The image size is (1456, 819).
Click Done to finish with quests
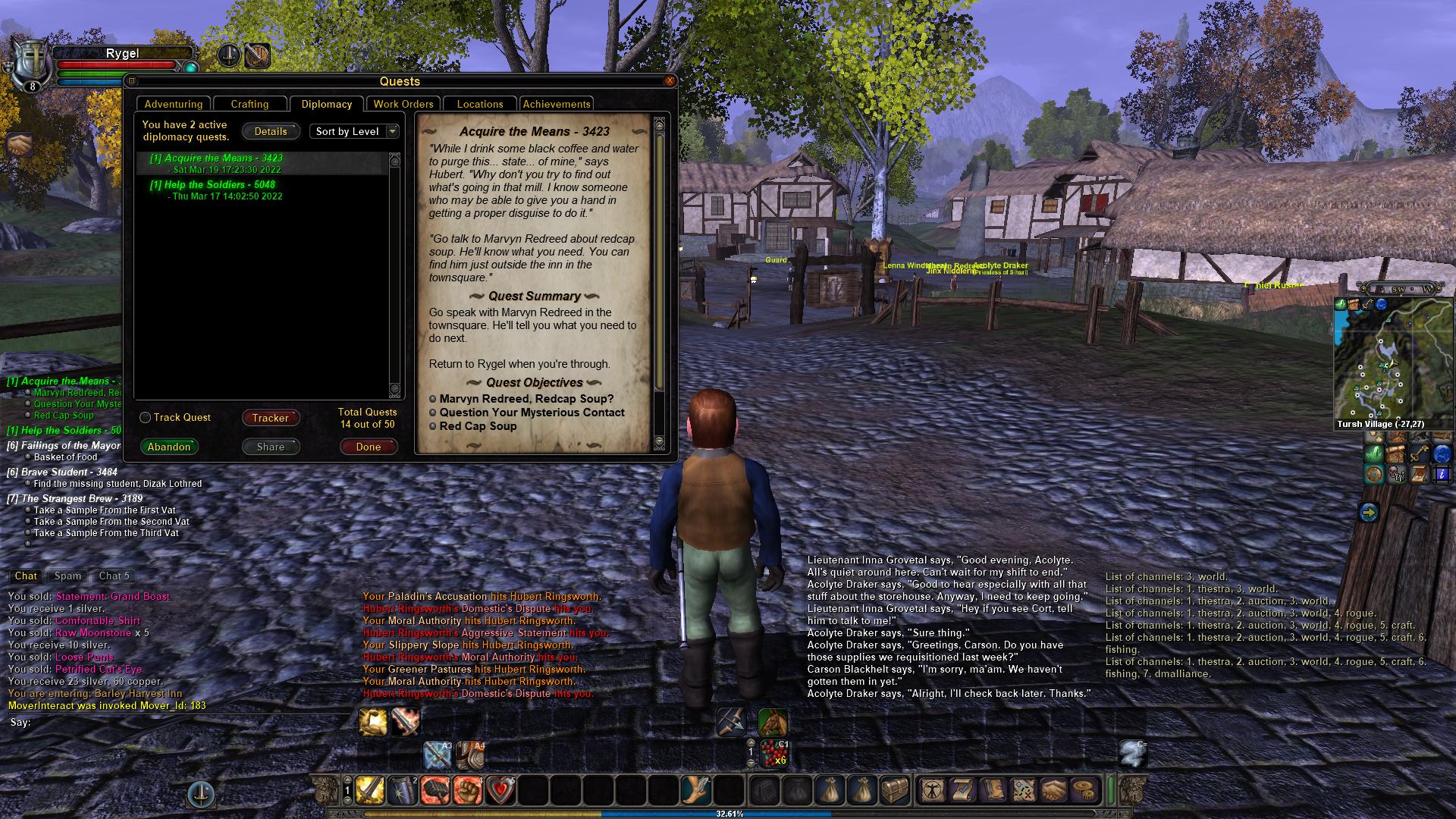[x=368, y=447]
